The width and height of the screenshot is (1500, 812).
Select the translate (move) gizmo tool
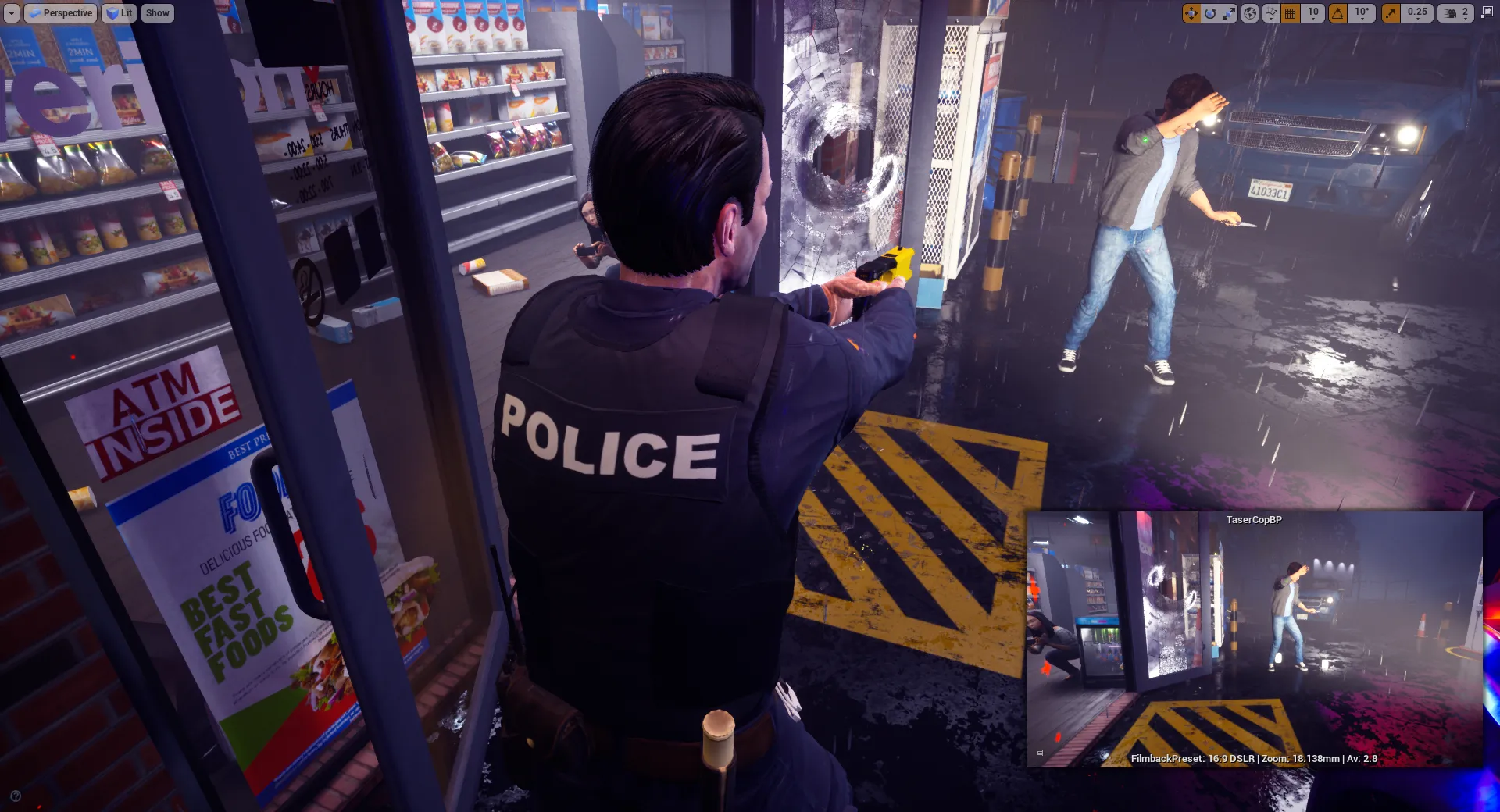coord(1191,13)
